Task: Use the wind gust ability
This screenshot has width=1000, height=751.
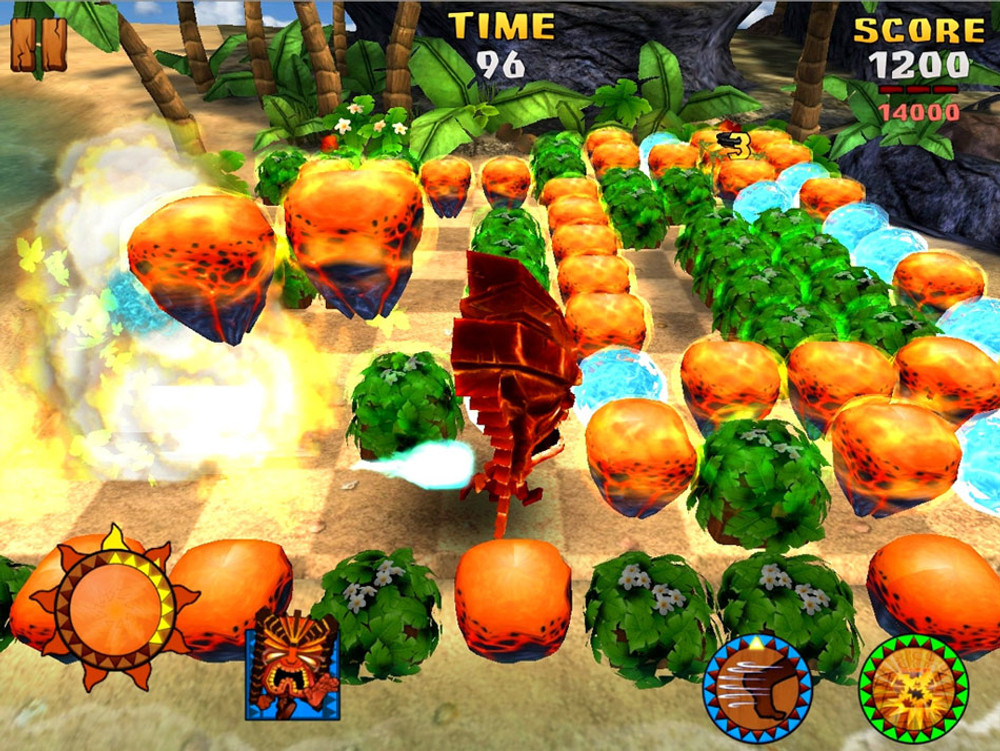Action: coord(757,688)
